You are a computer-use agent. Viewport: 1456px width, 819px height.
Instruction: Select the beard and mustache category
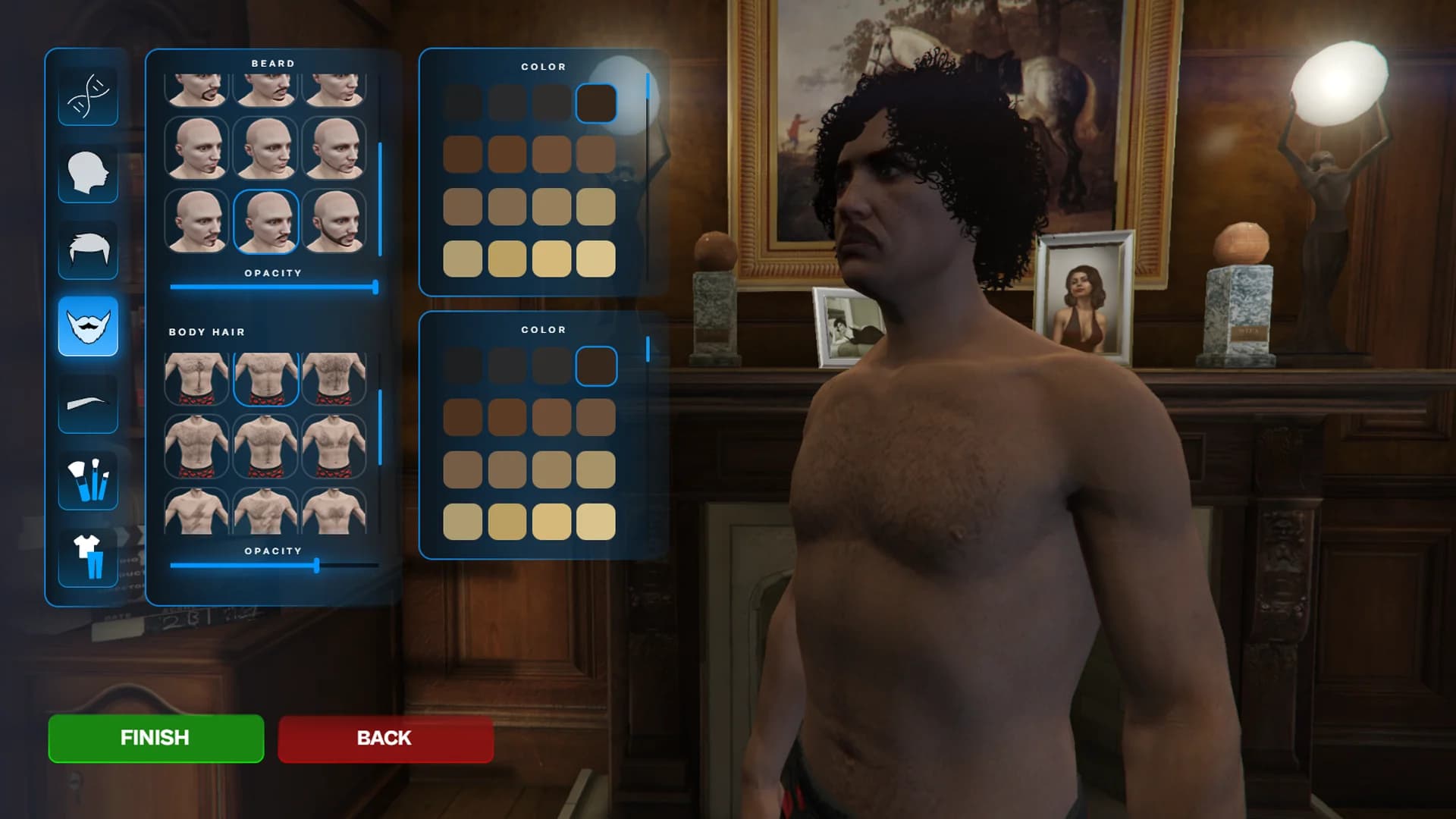pos(88,326)
